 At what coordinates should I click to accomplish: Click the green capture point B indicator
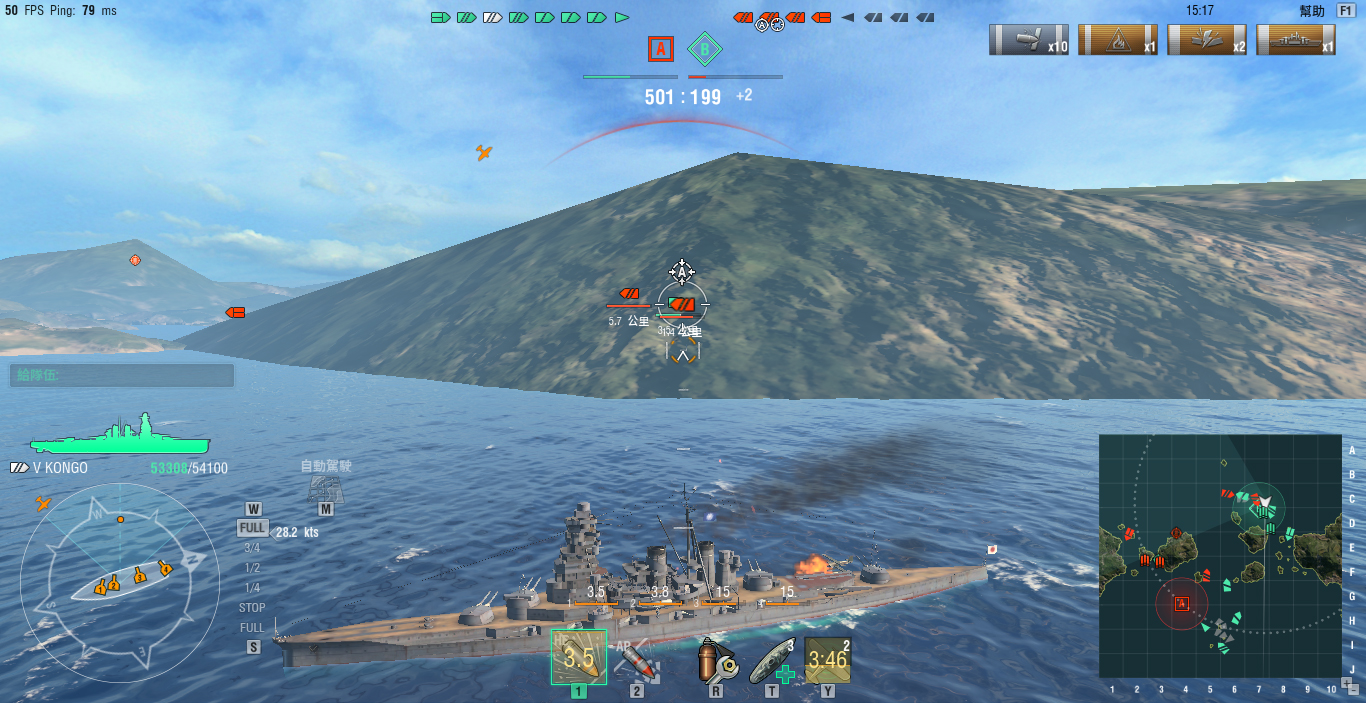tap(705, 48)
